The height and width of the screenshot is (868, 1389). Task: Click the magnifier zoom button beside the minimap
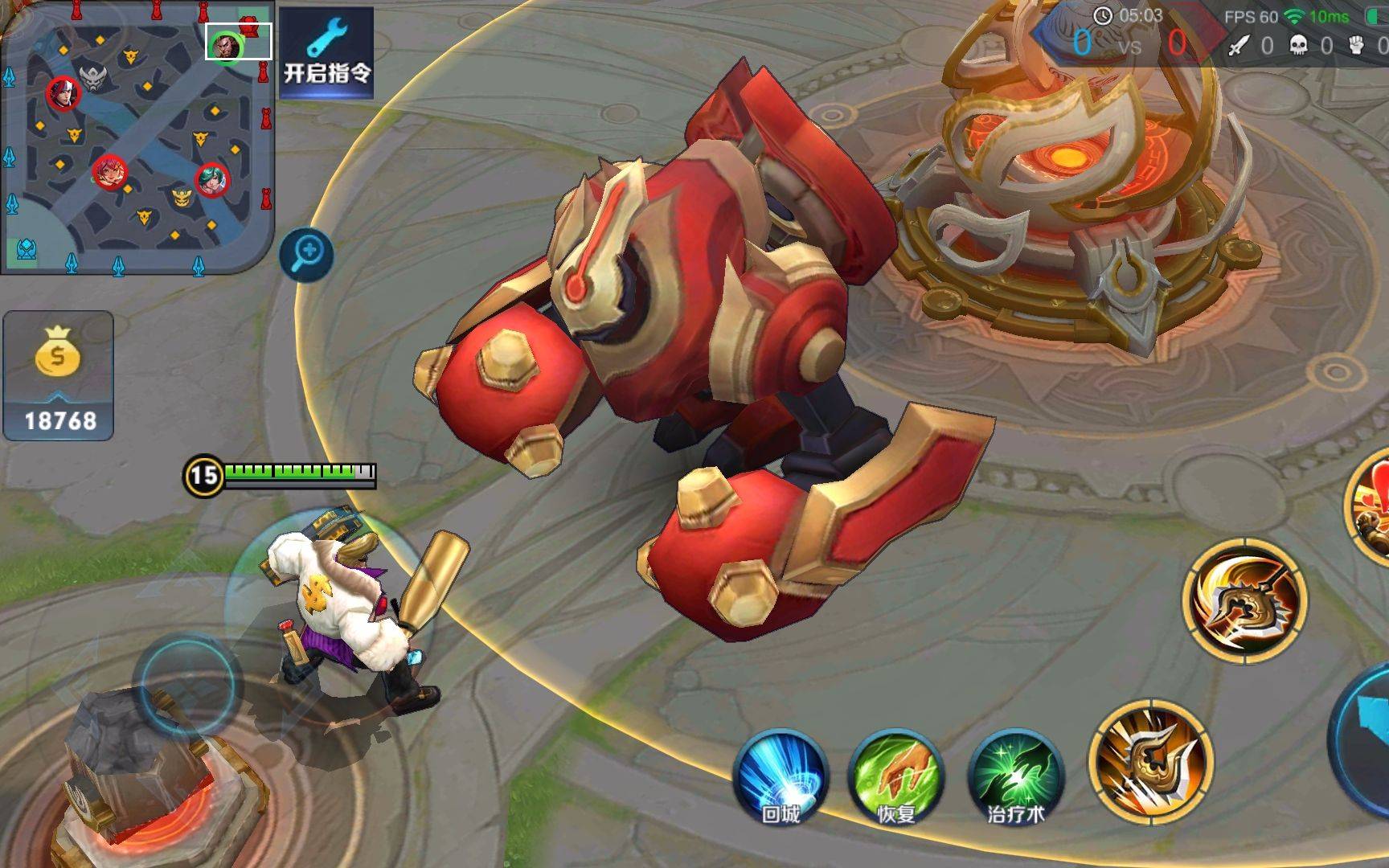coord(306,255)
